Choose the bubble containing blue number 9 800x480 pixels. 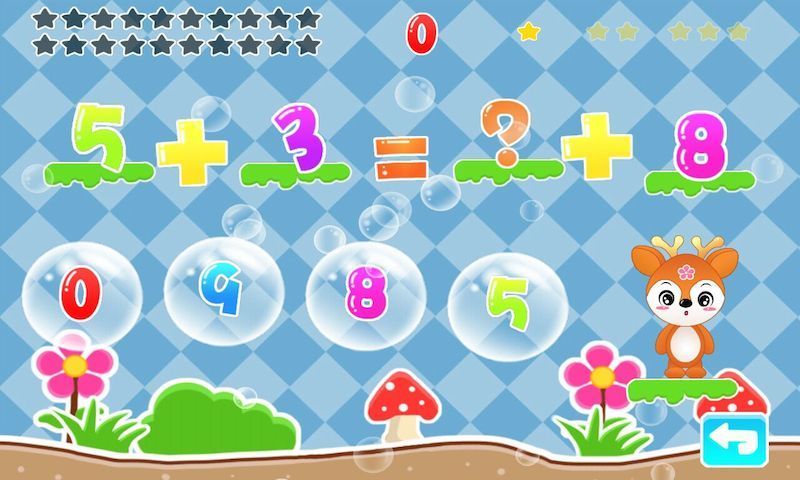[x=223, y=292]
